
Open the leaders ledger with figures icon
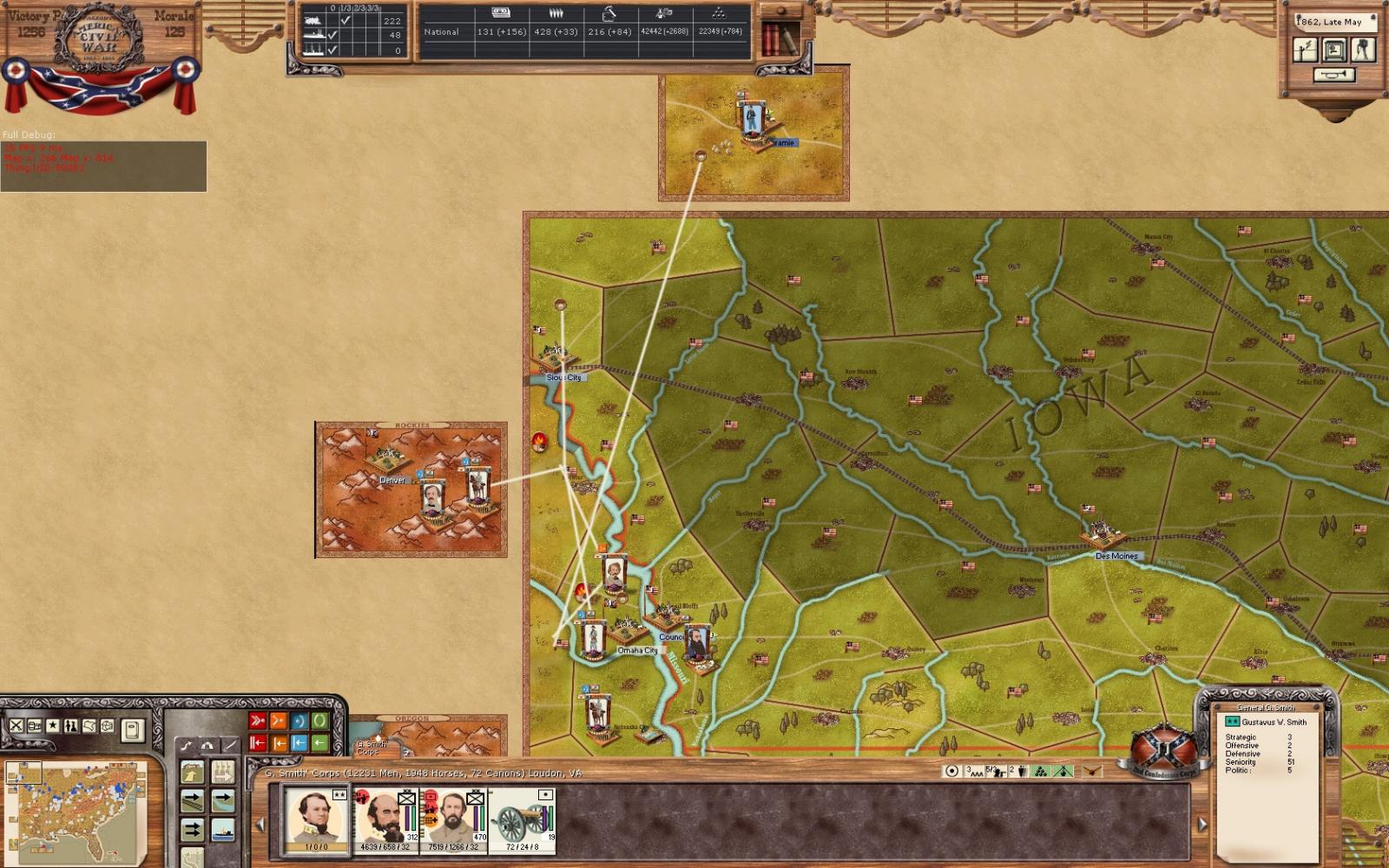tap(69, 726)
